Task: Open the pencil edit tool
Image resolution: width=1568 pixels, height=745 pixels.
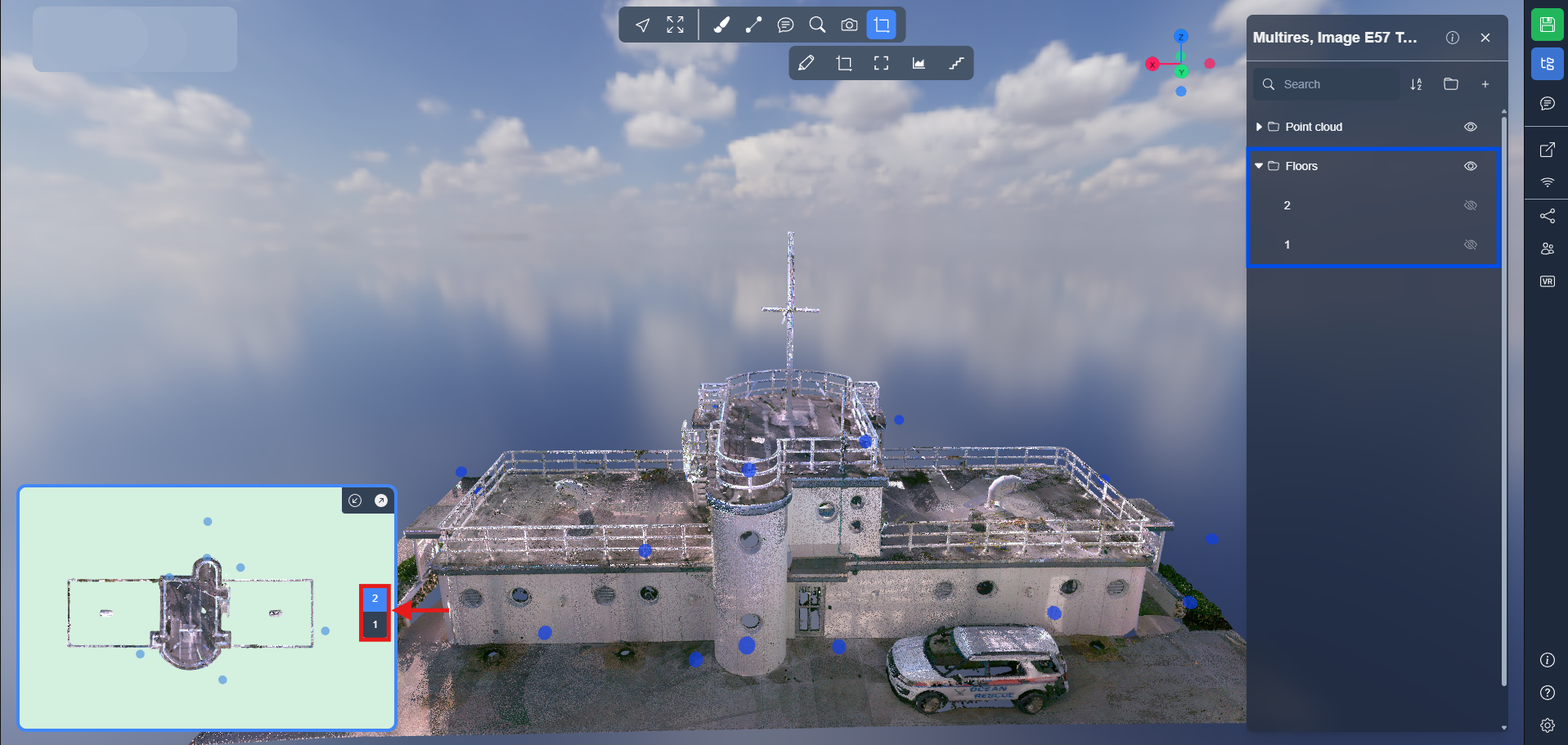Action: pos(806,63)
